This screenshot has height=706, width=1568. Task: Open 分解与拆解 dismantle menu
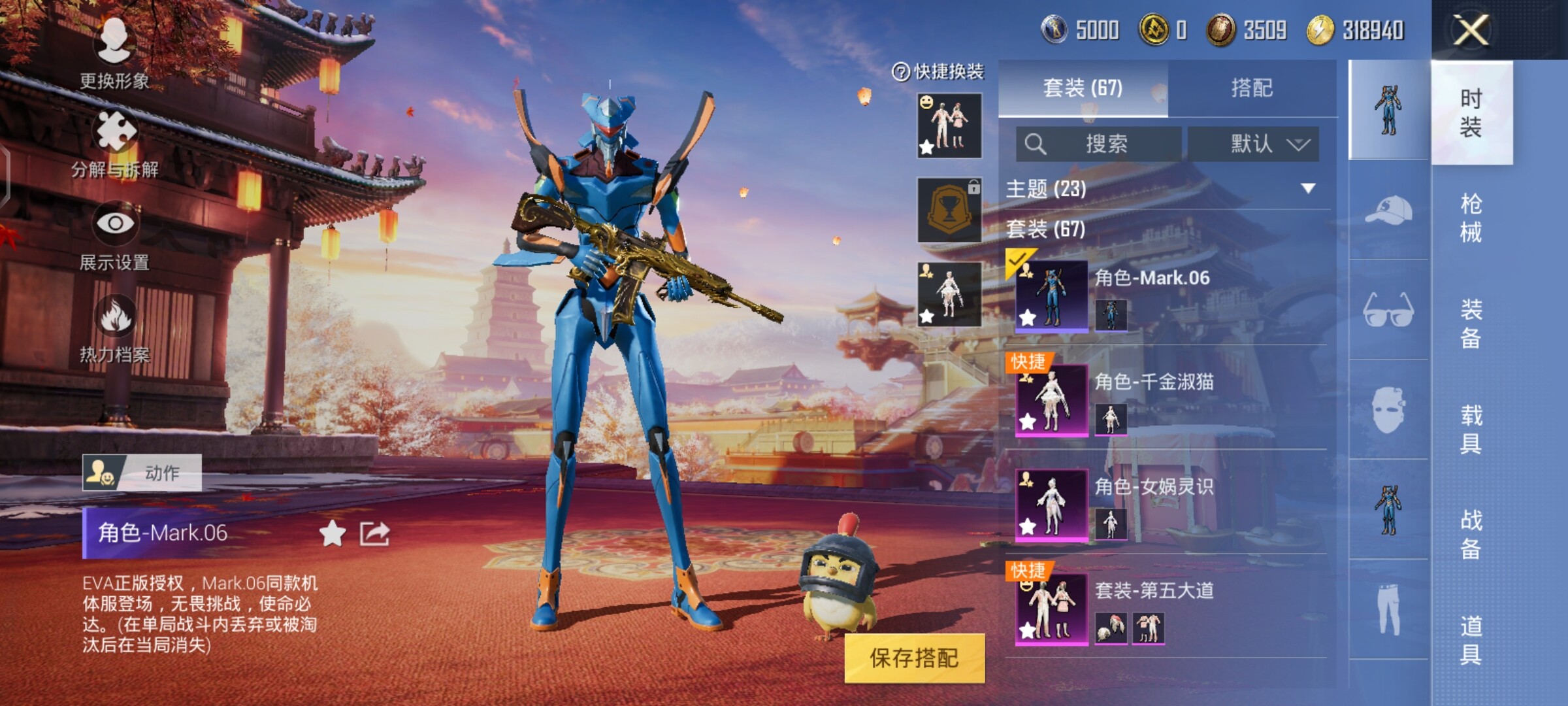point(115,145)
